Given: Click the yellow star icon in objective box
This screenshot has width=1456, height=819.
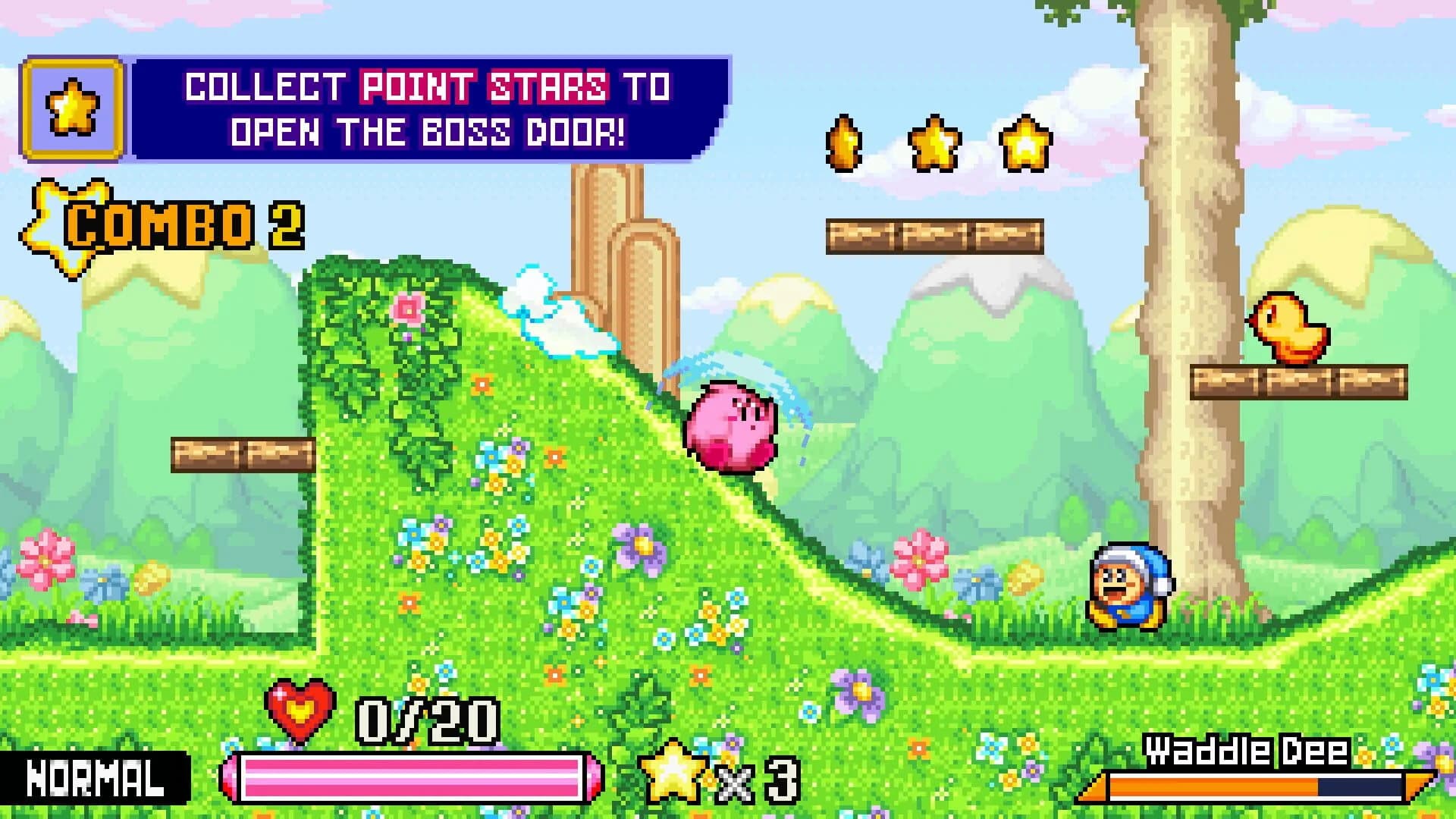Looking at the screenshot, I should (x=73, y=106).
